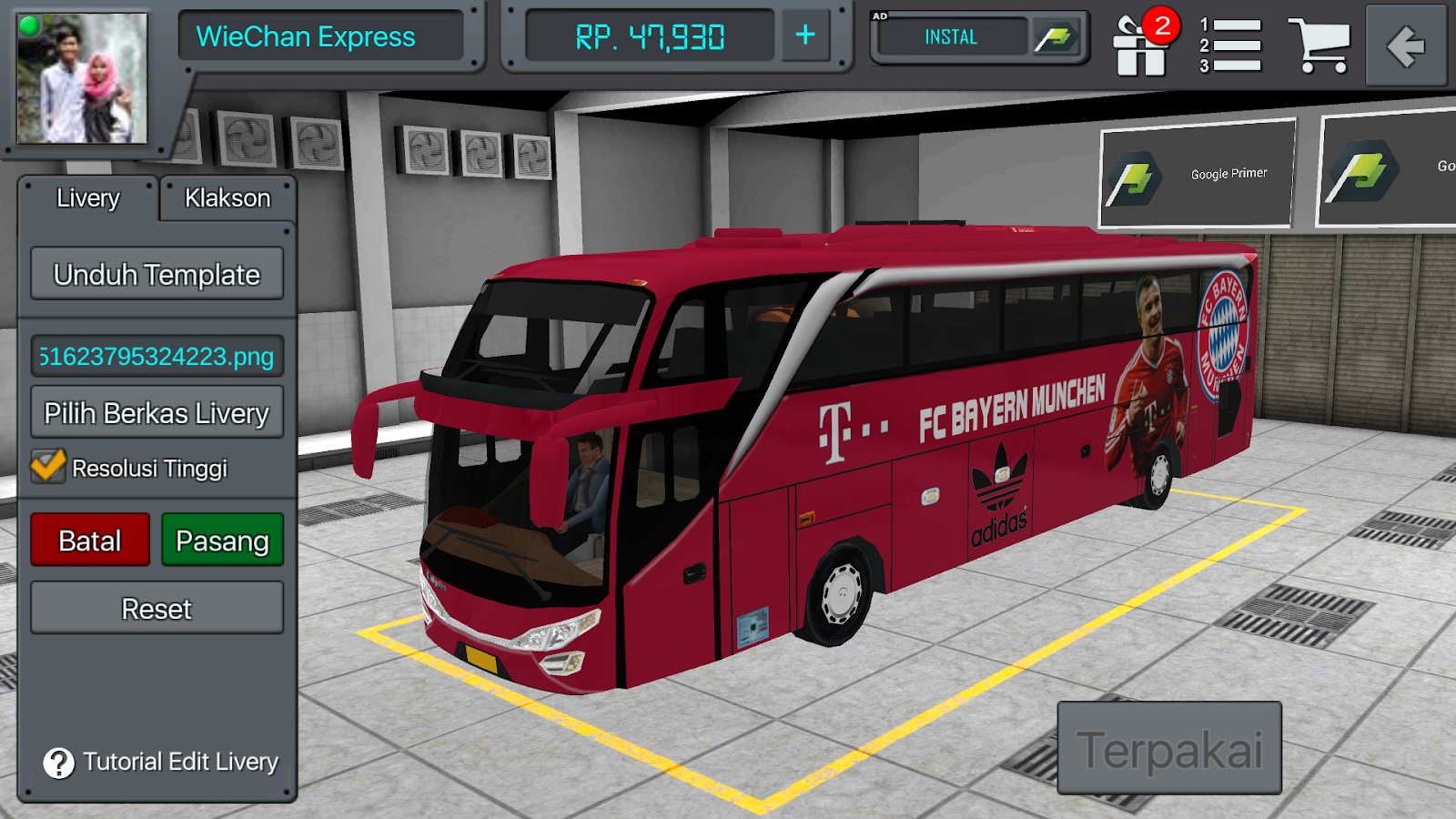Click the Reset button
The height and width of the screenshot is (819, 1456).
pyautogui.click(x=156, y=607)
